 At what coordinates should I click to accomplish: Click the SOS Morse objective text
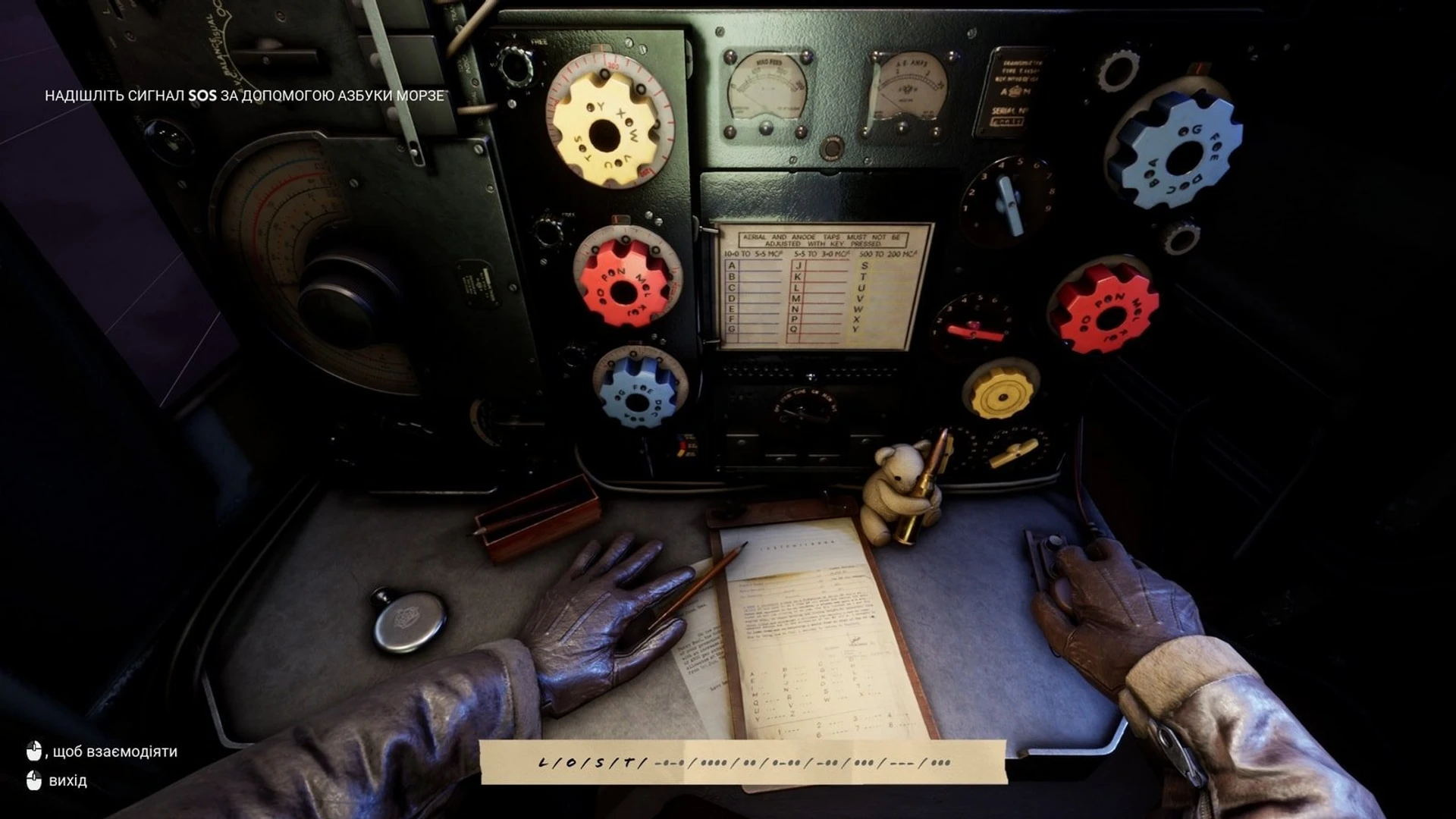[x=244, y=96]
